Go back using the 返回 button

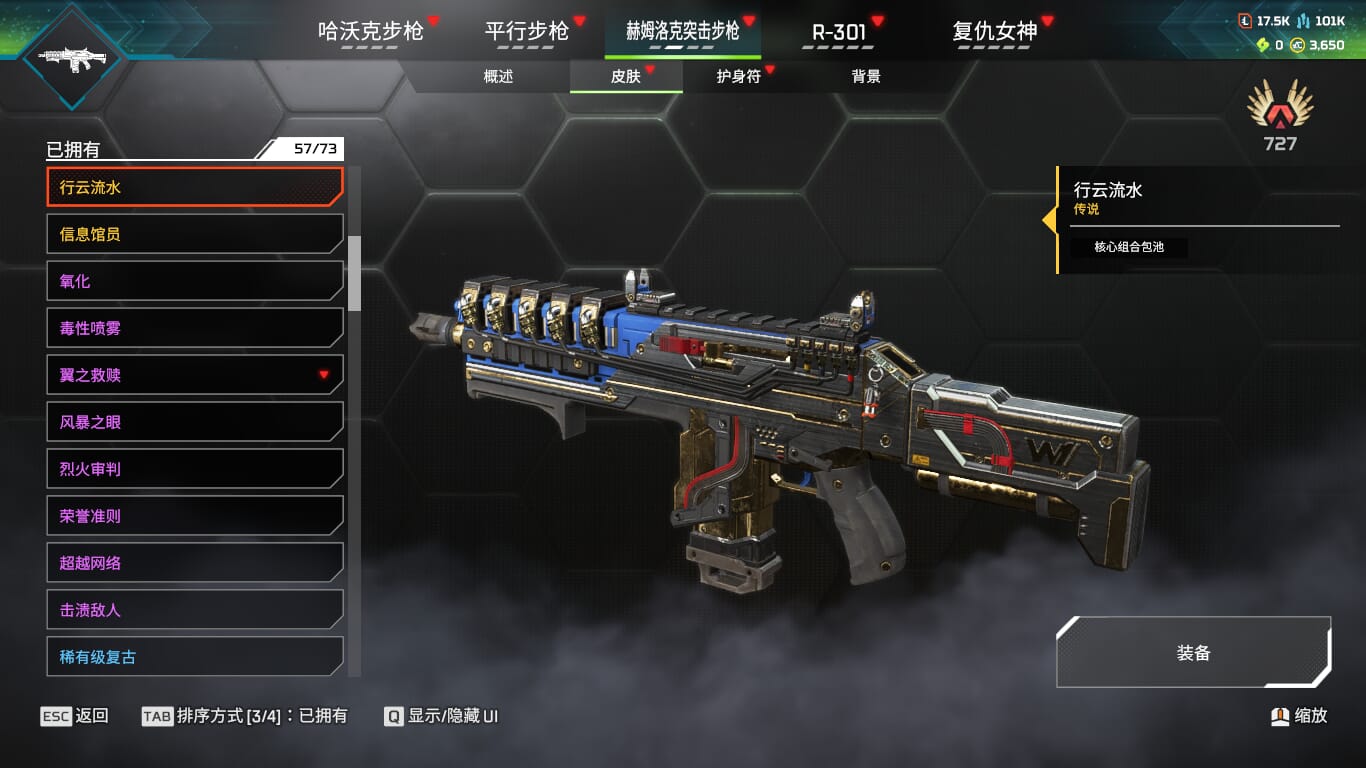point(75,716)
